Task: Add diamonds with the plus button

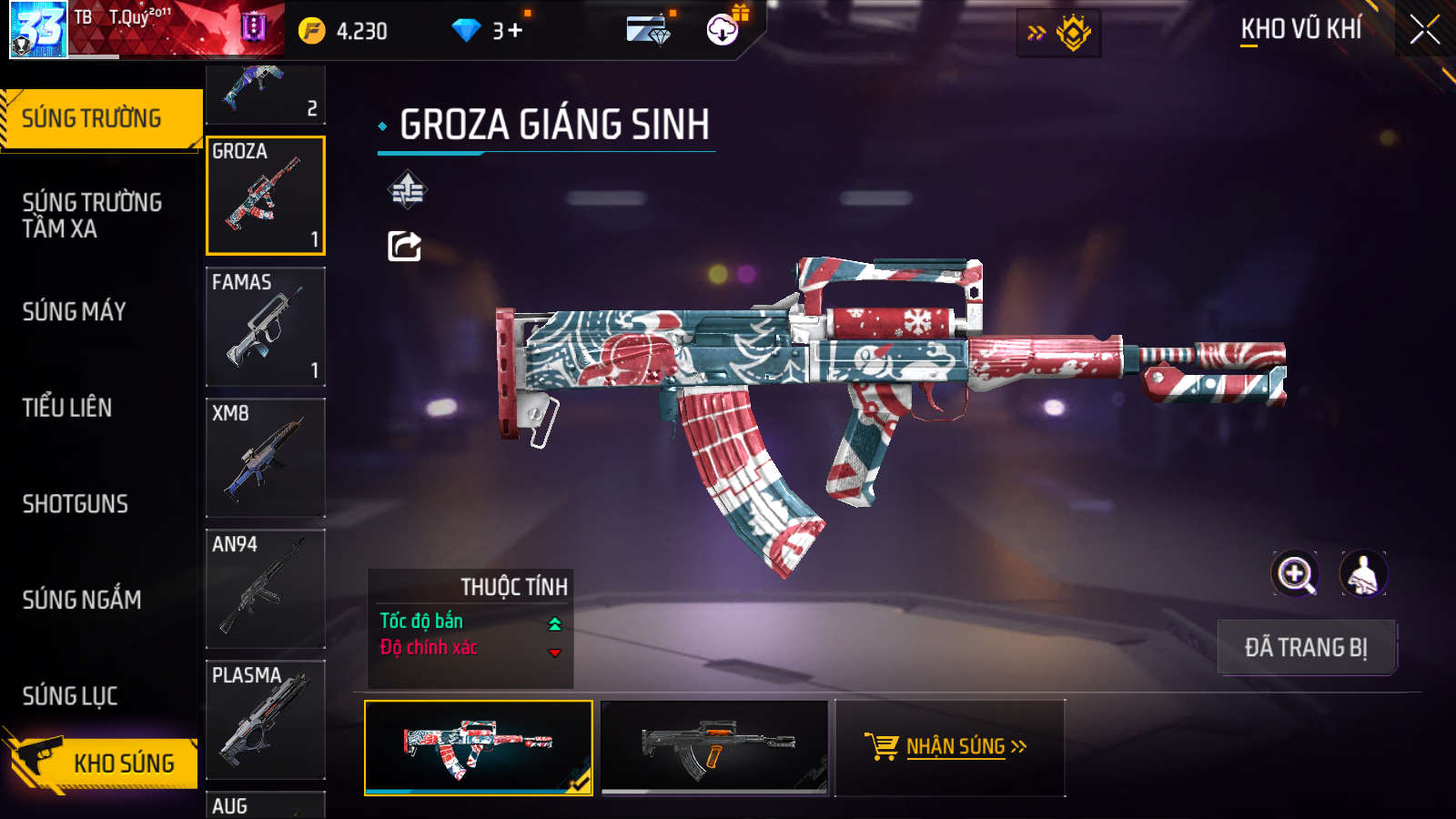Action: point(515,31)
